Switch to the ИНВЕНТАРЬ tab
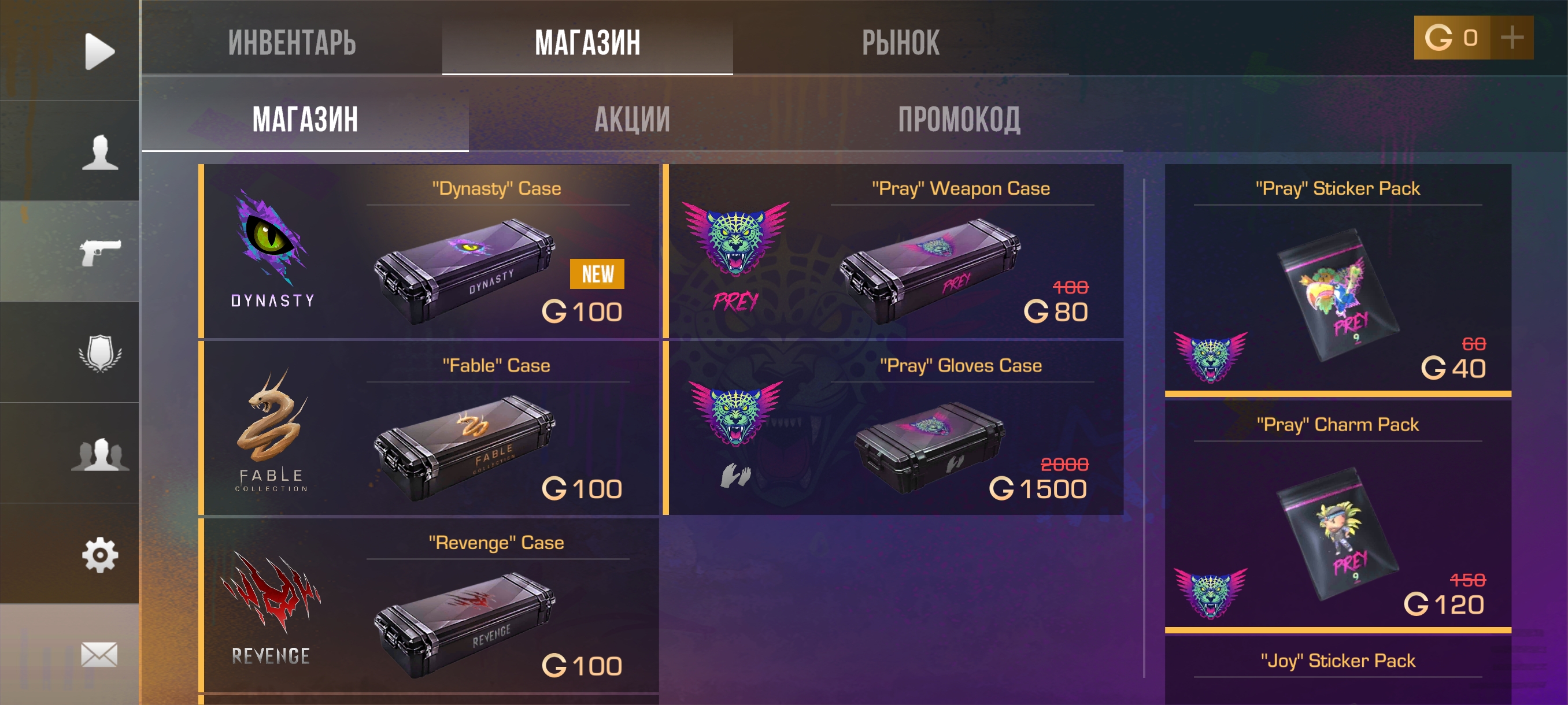The height and width of the screenshot is (705, 1568). coord(291,43)
